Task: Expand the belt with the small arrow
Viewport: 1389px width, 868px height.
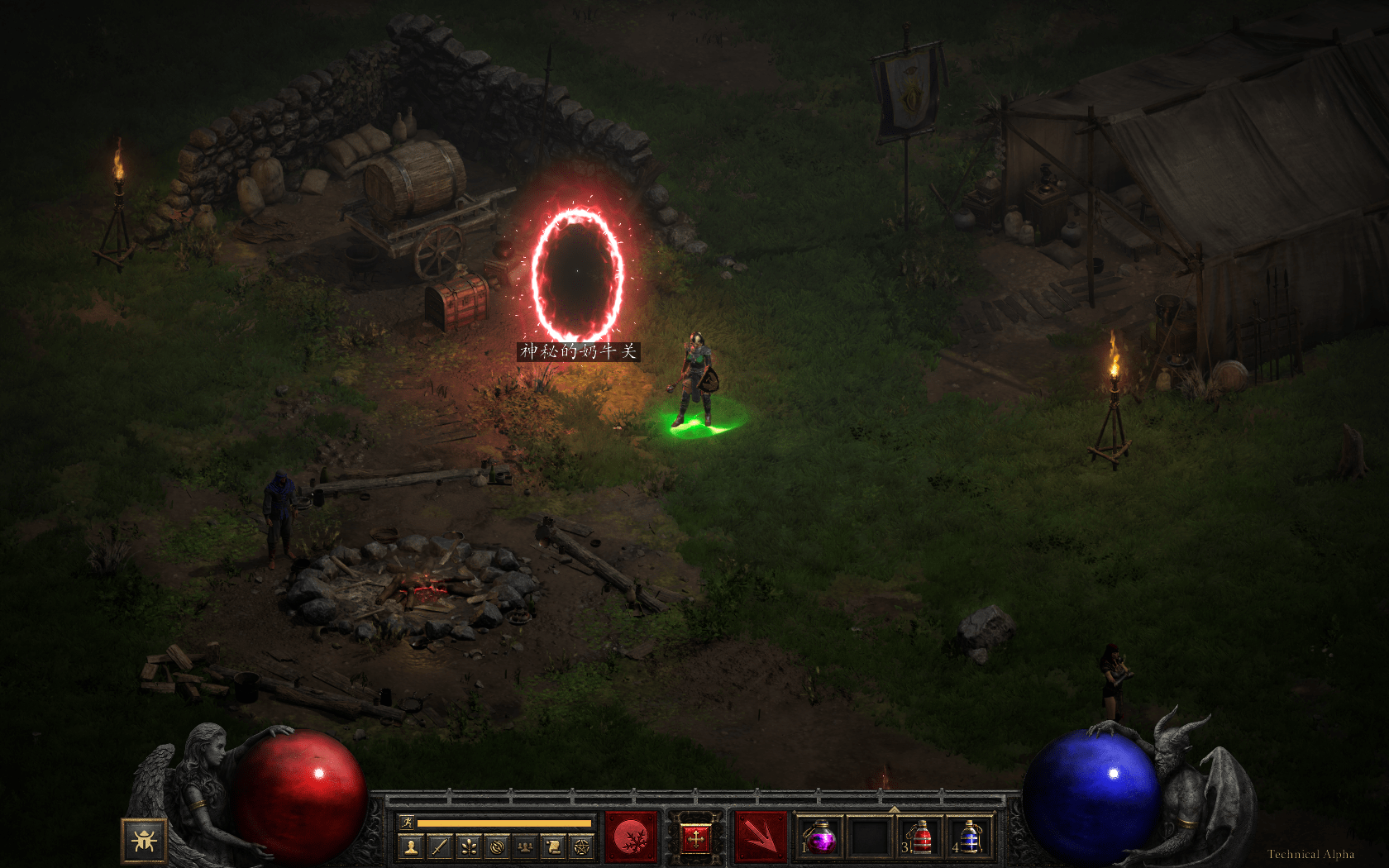Action: pyautogui.click(x=894, y=809)
